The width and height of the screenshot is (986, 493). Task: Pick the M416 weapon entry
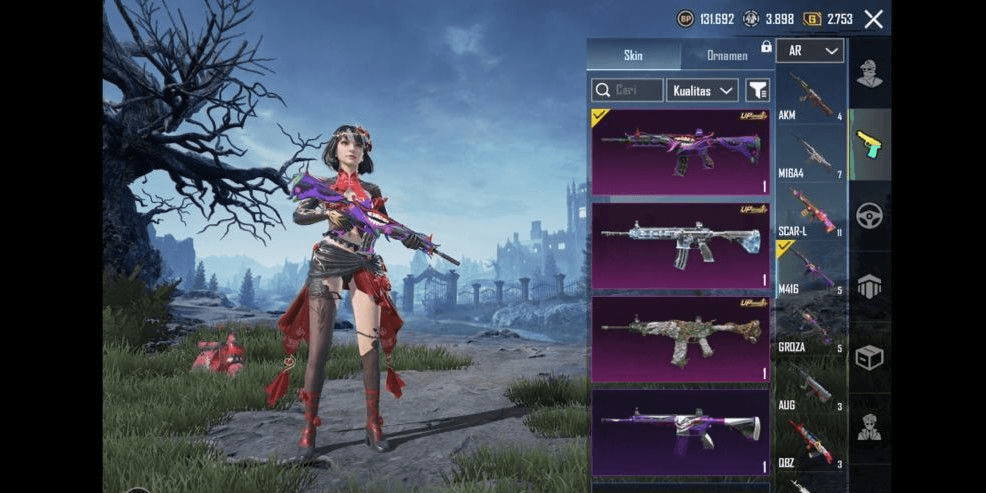(x=811, y=270)
